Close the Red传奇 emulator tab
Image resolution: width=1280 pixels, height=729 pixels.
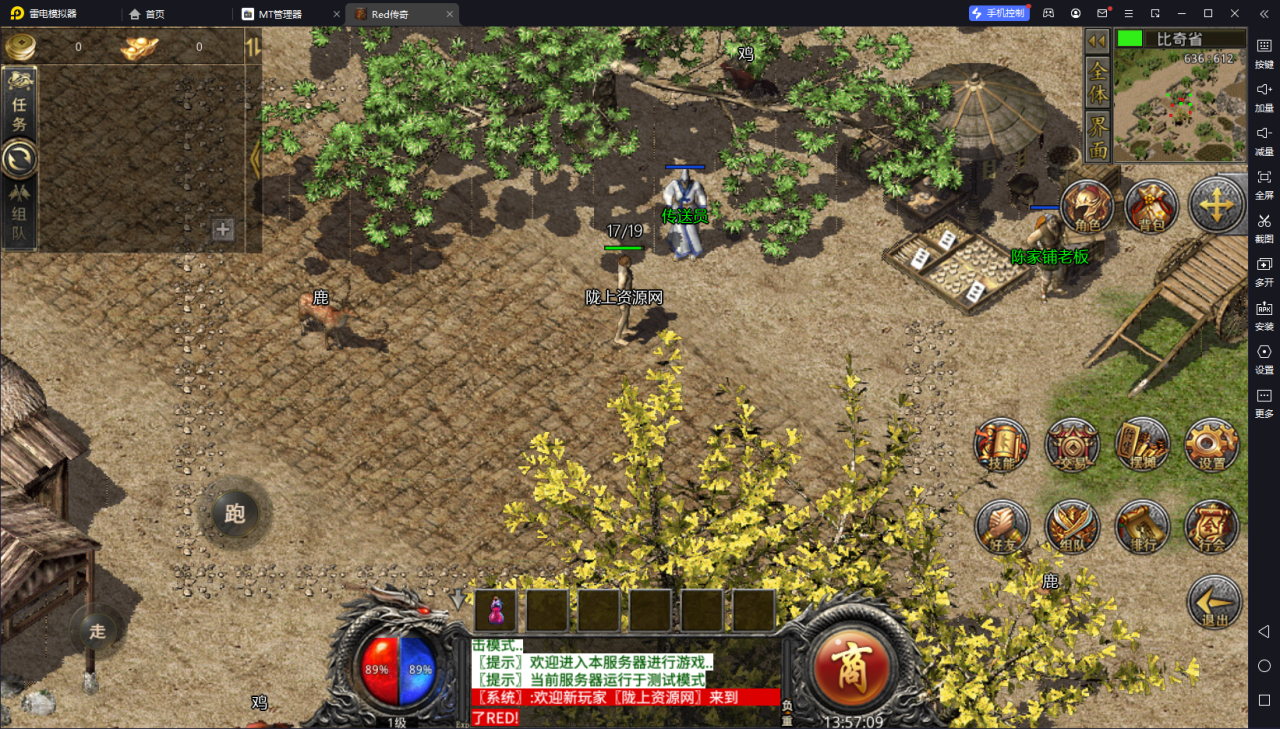tap(450, 14)
